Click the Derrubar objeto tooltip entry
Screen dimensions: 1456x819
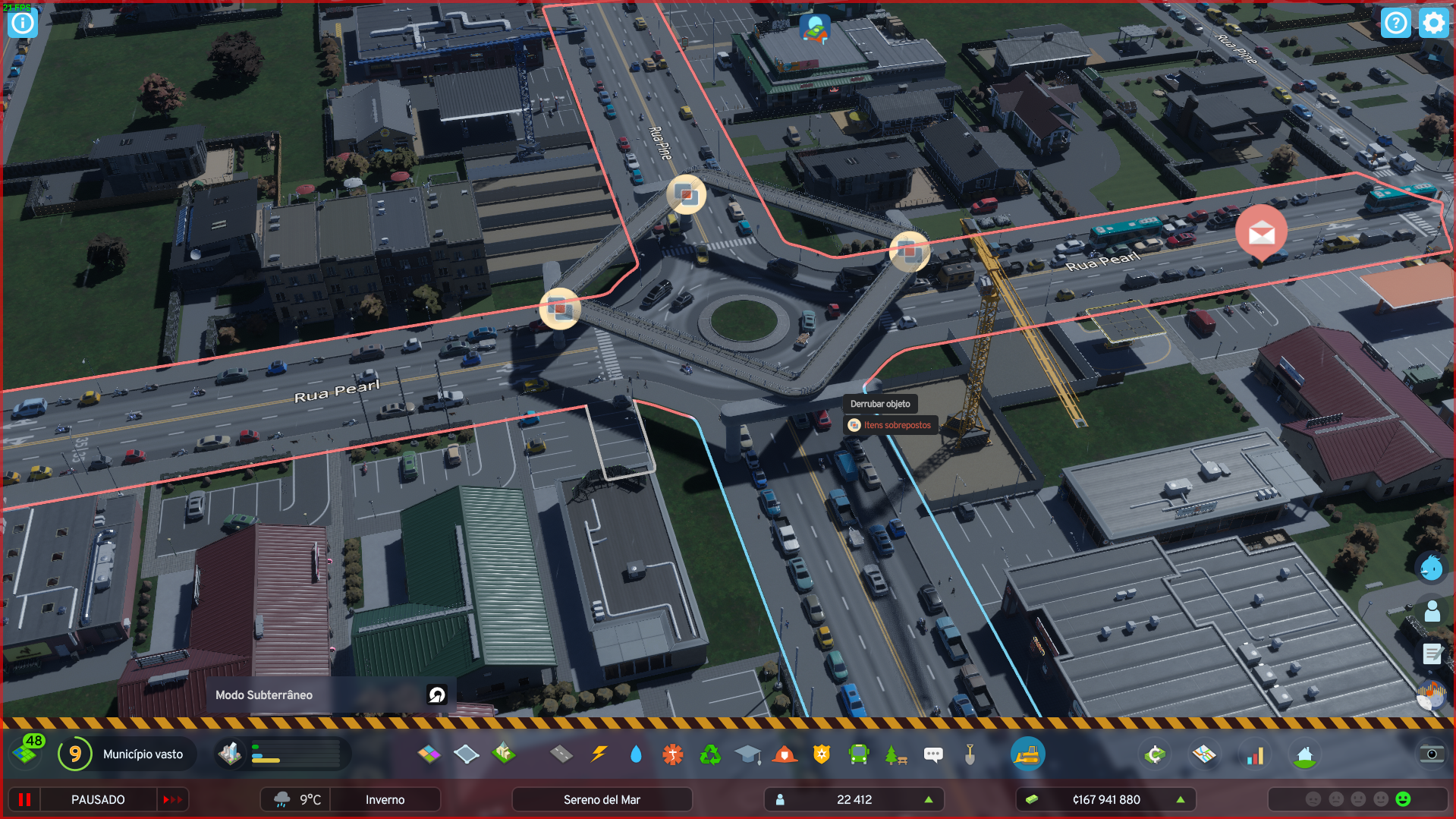click(881, 404)
